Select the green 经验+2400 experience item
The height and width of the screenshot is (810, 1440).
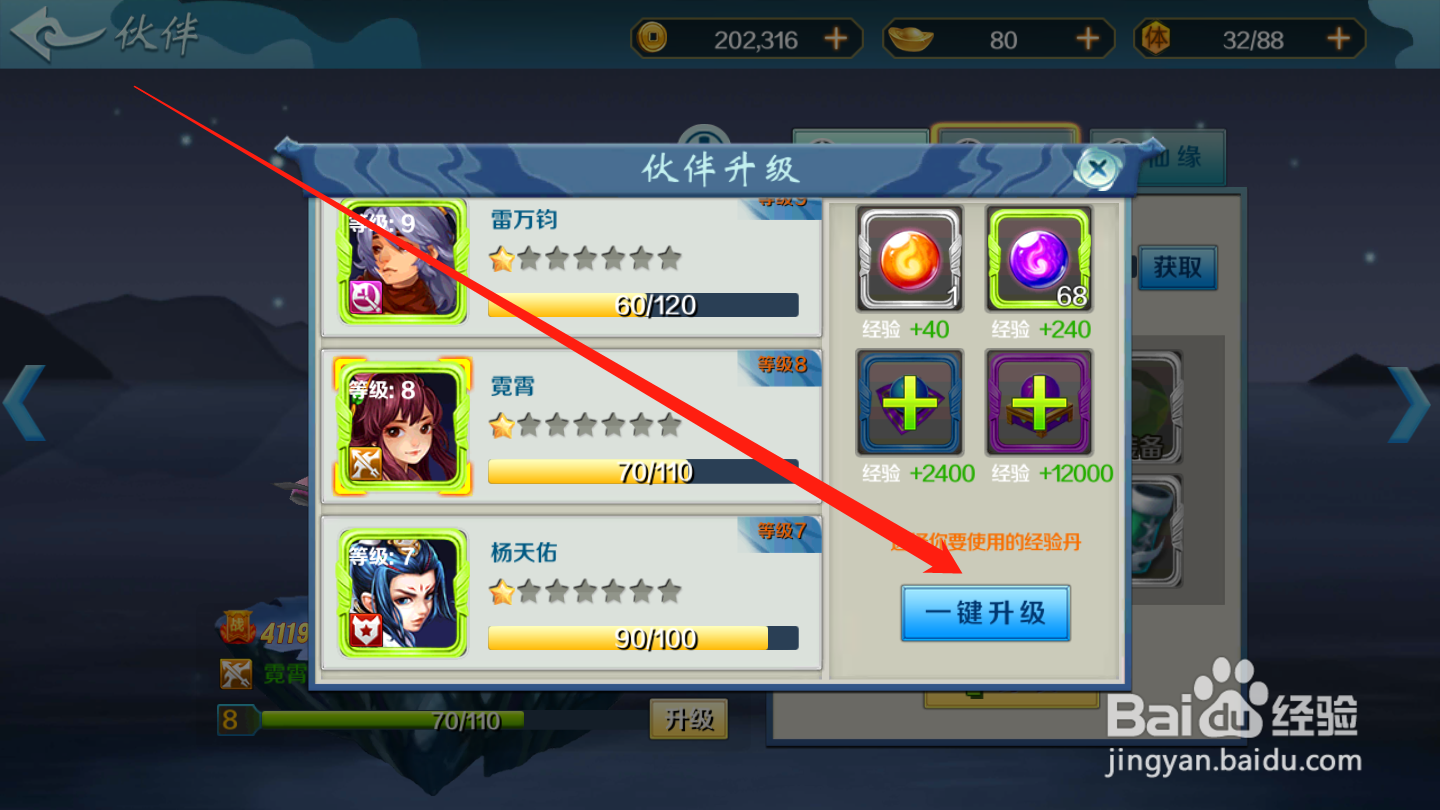tap(909, 405)
